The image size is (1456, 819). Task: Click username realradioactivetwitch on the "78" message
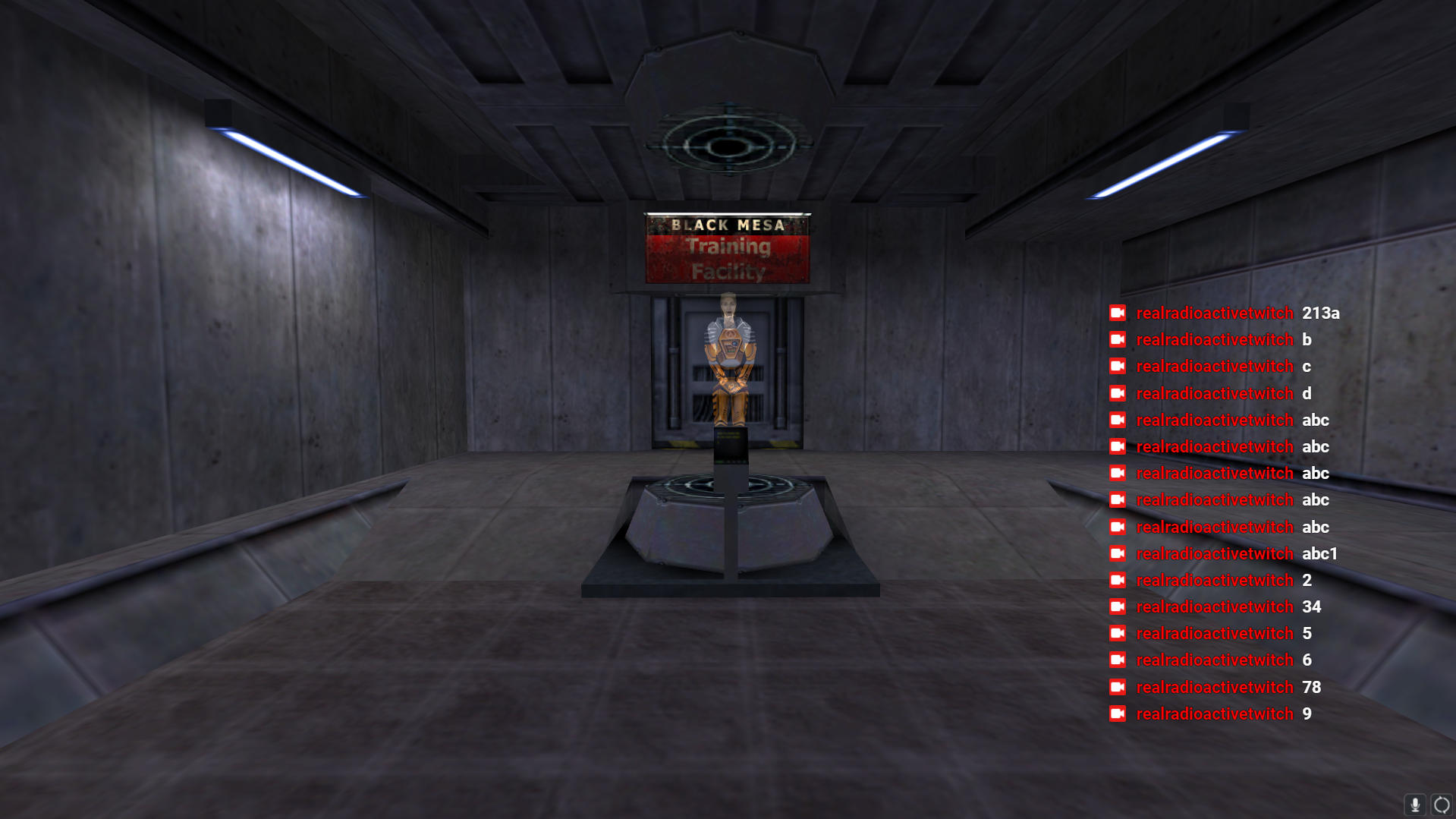(1214, 687)
